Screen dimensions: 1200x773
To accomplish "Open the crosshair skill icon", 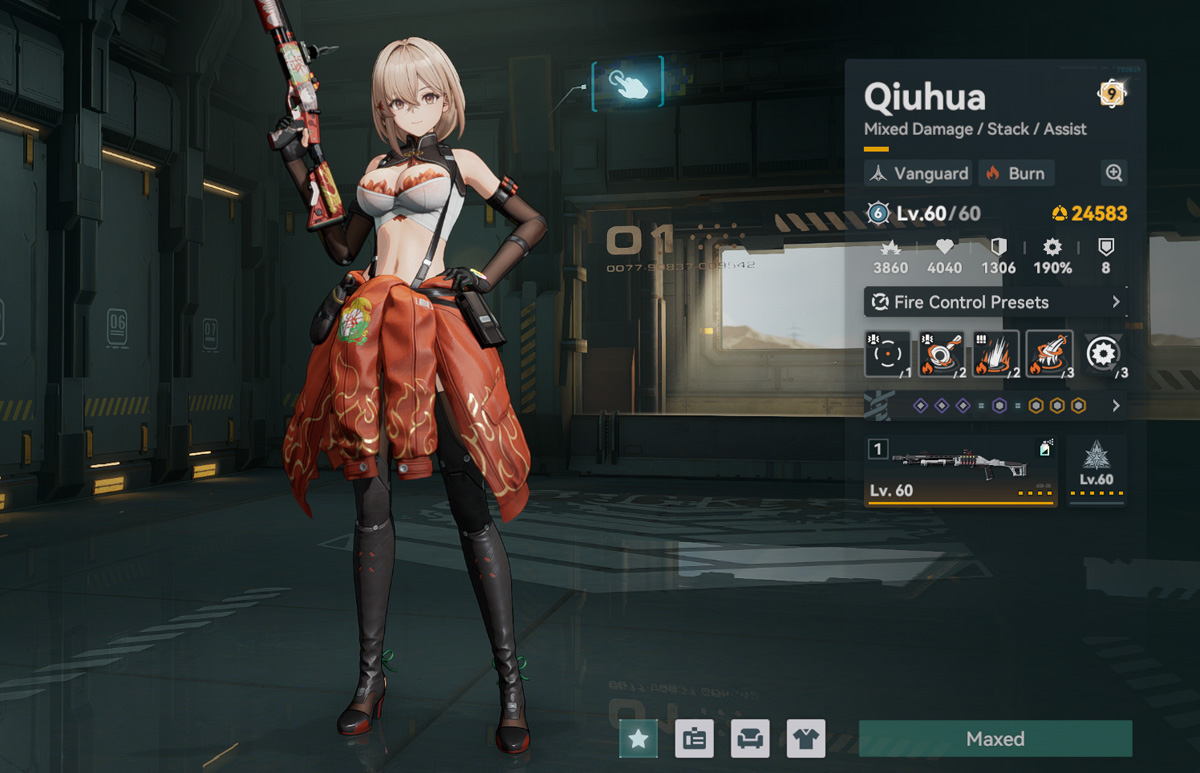I will pos(888,354).
